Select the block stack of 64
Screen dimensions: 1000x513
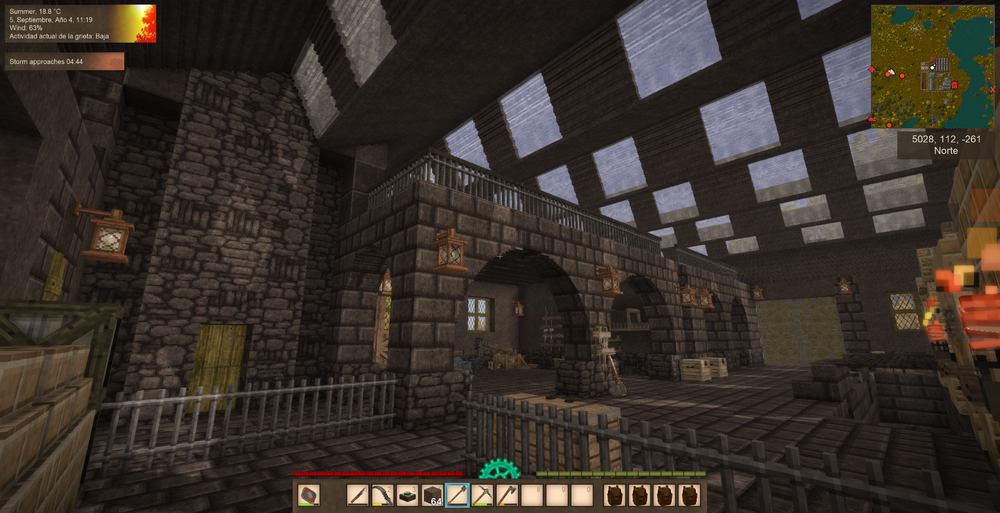click(433, 495)
